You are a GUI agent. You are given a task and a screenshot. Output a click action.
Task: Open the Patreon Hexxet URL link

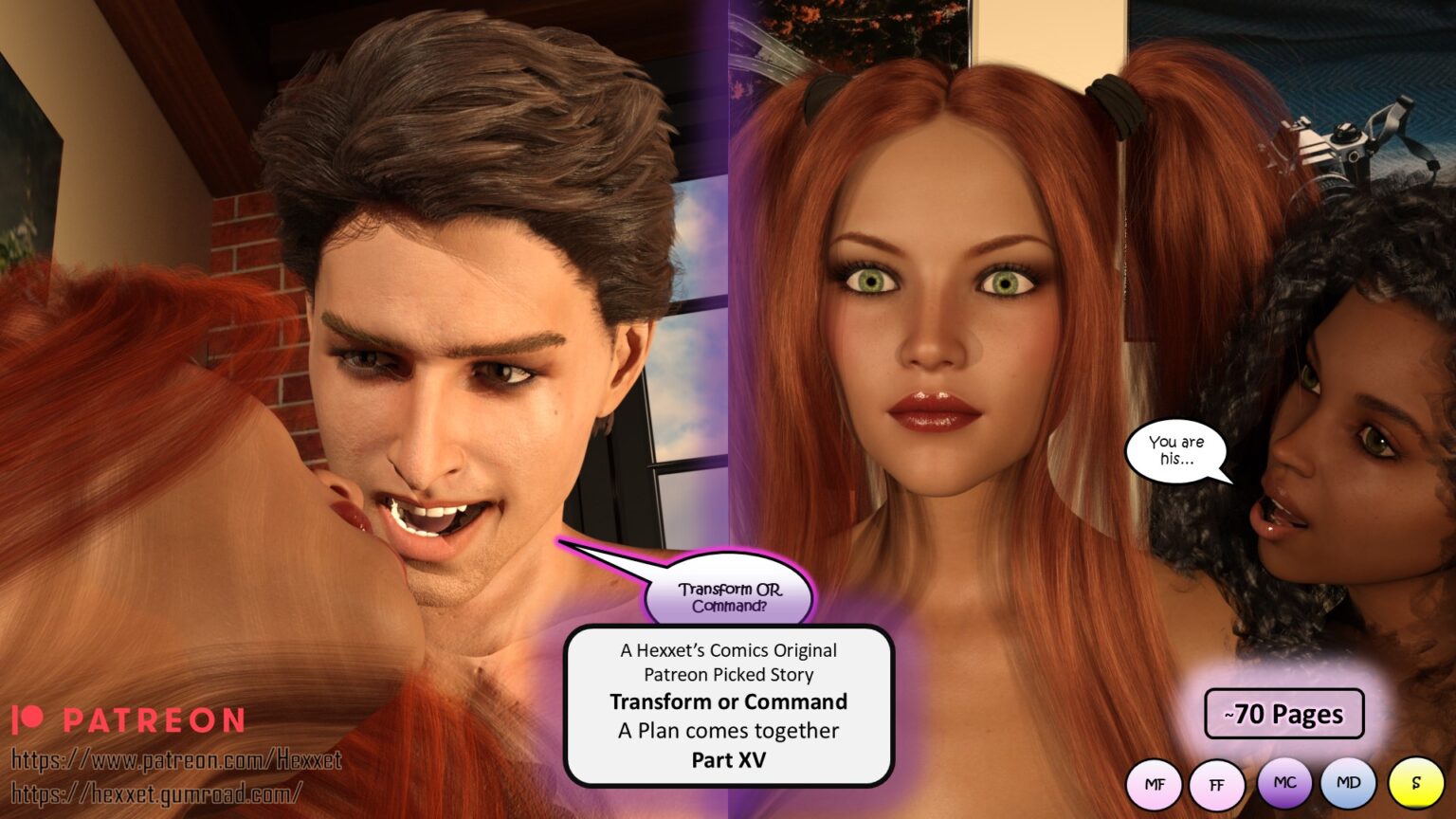(176, 759)
